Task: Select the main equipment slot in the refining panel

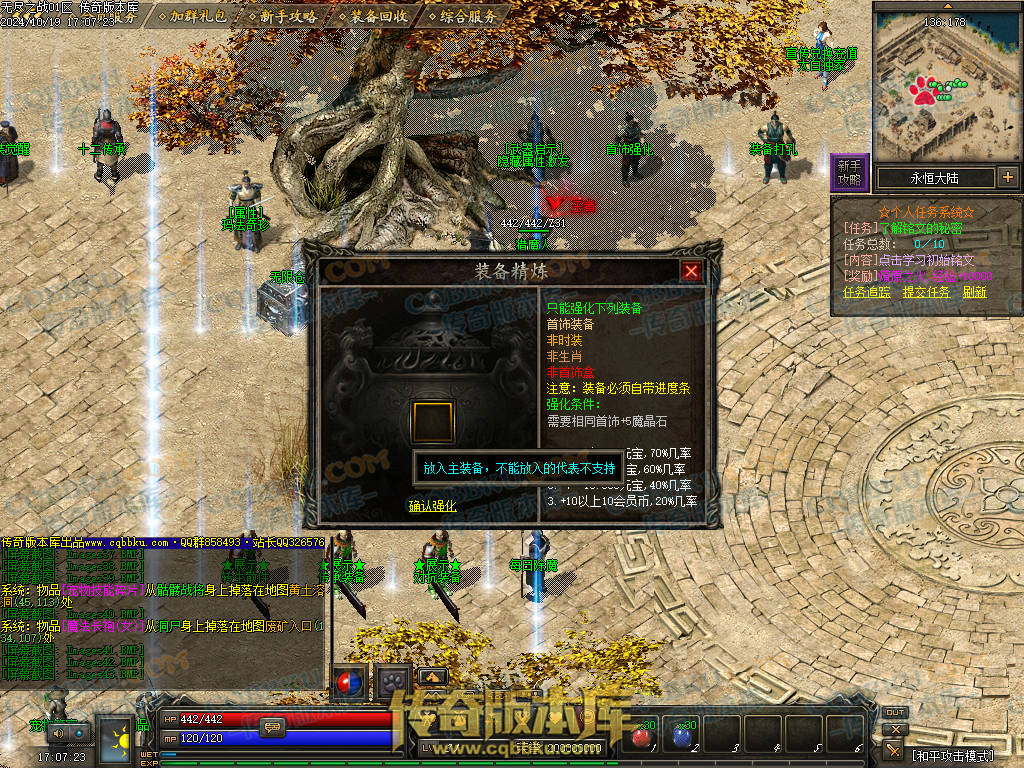Action: (433, 421)
